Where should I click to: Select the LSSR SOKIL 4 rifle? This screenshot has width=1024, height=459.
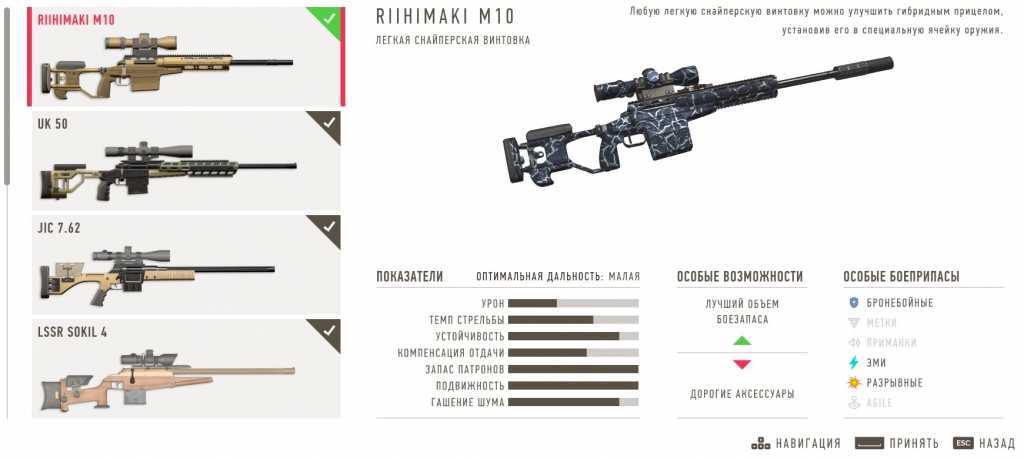coord(186,367)
